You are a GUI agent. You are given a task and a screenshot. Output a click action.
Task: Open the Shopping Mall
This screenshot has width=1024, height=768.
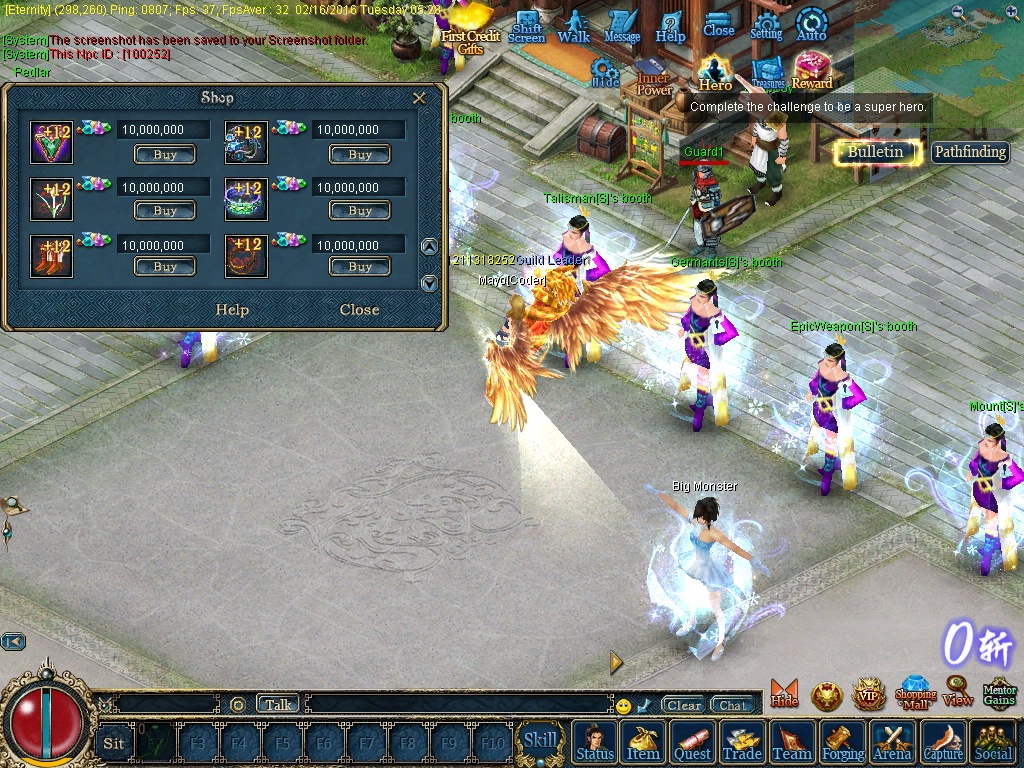(915, 692)
